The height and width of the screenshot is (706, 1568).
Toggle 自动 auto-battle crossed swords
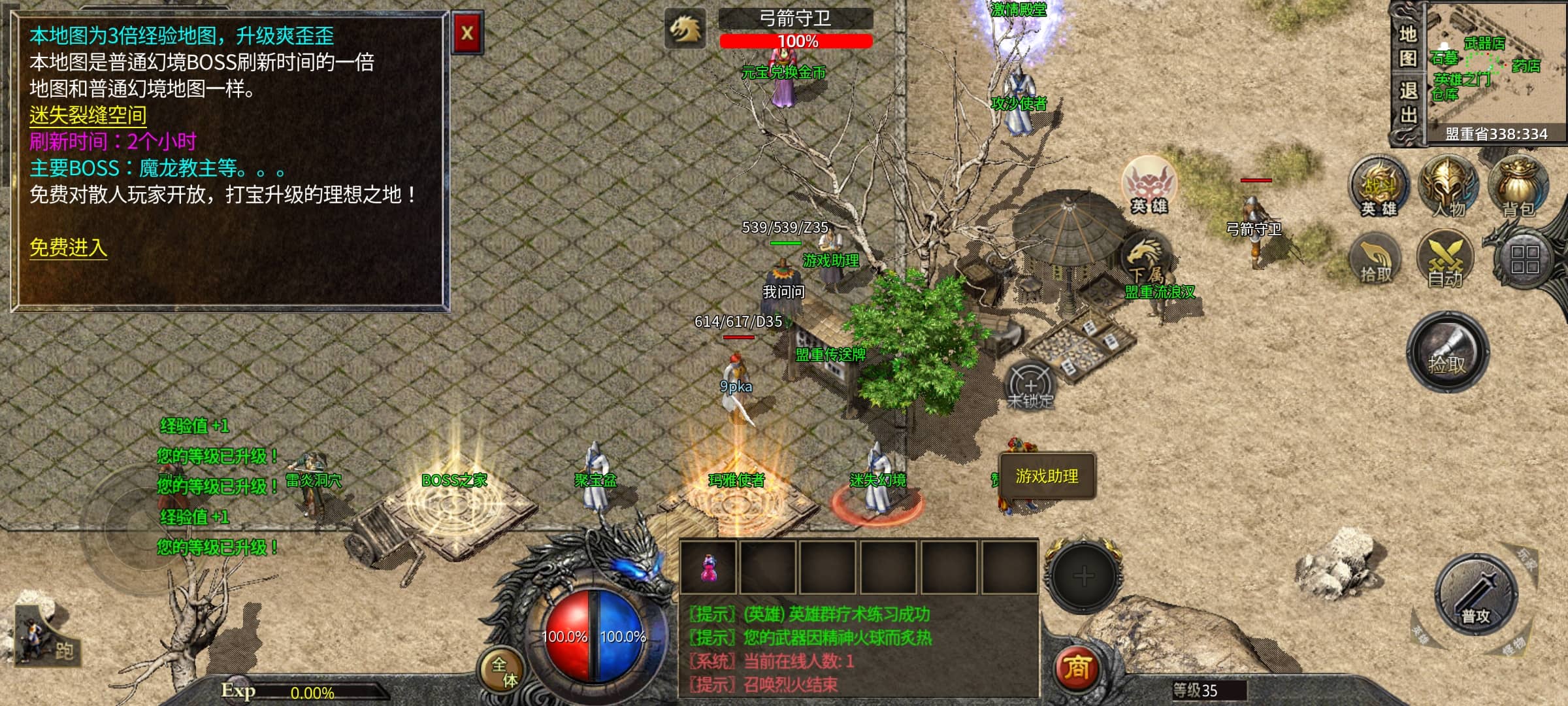(x=1445, y=260)
